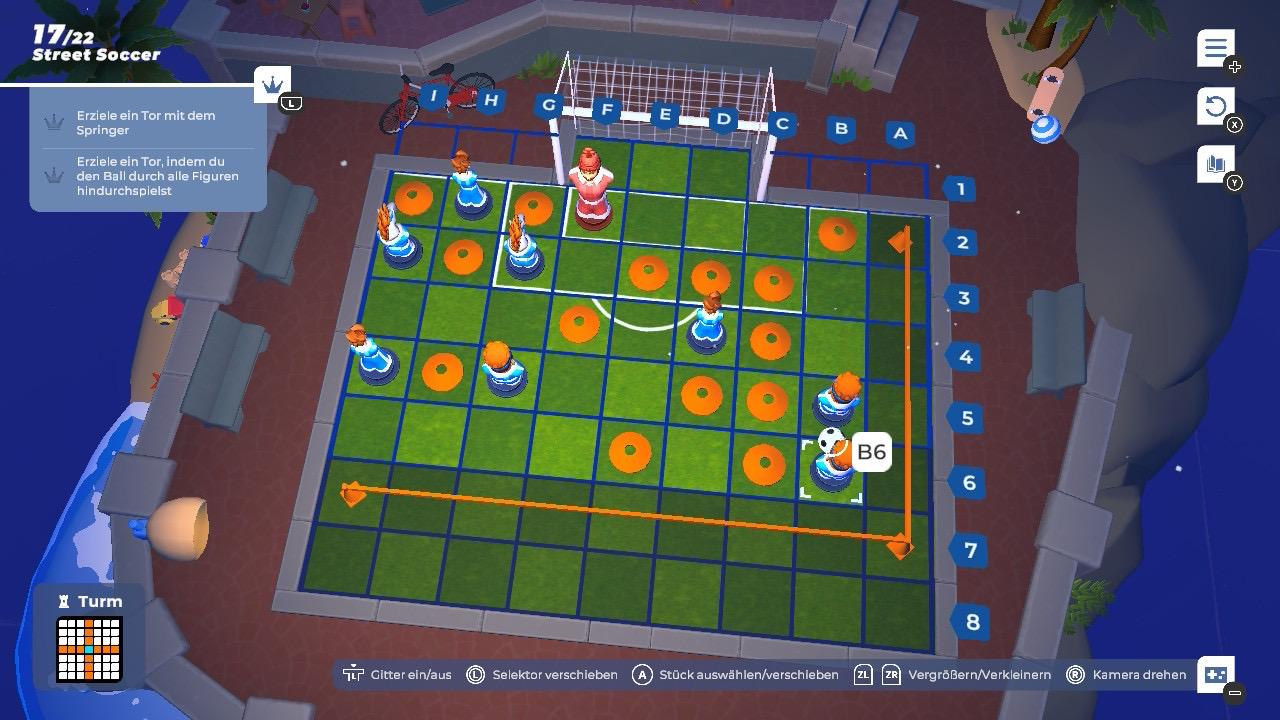Choose the red goalkeeper piece at the goal
Image resolution: width=1280 pixels, height=720 pixels.
tap(591, 190)
